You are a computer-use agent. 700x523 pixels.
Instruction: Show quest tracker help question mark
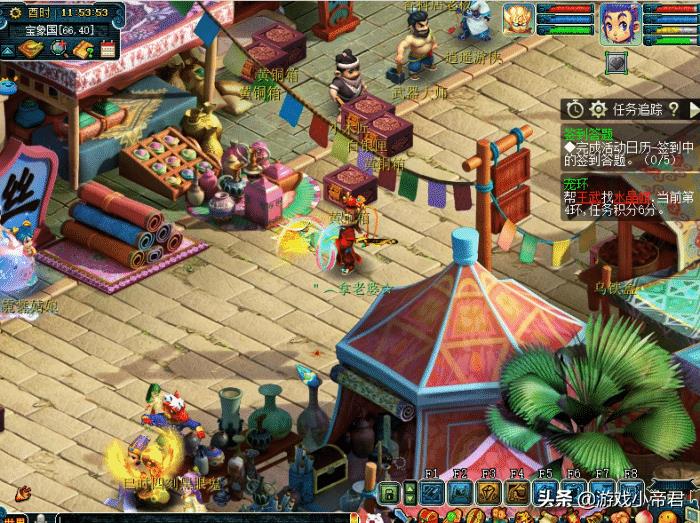click(x=672, y=109)
